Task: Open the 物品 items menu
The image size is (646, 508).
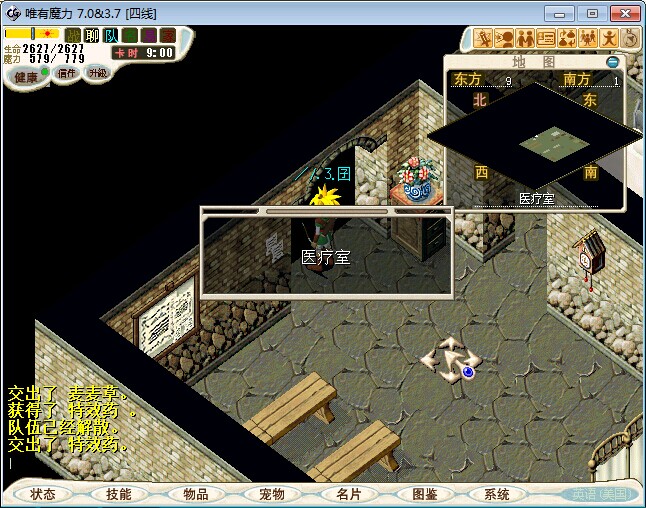Action: [195, 494]
